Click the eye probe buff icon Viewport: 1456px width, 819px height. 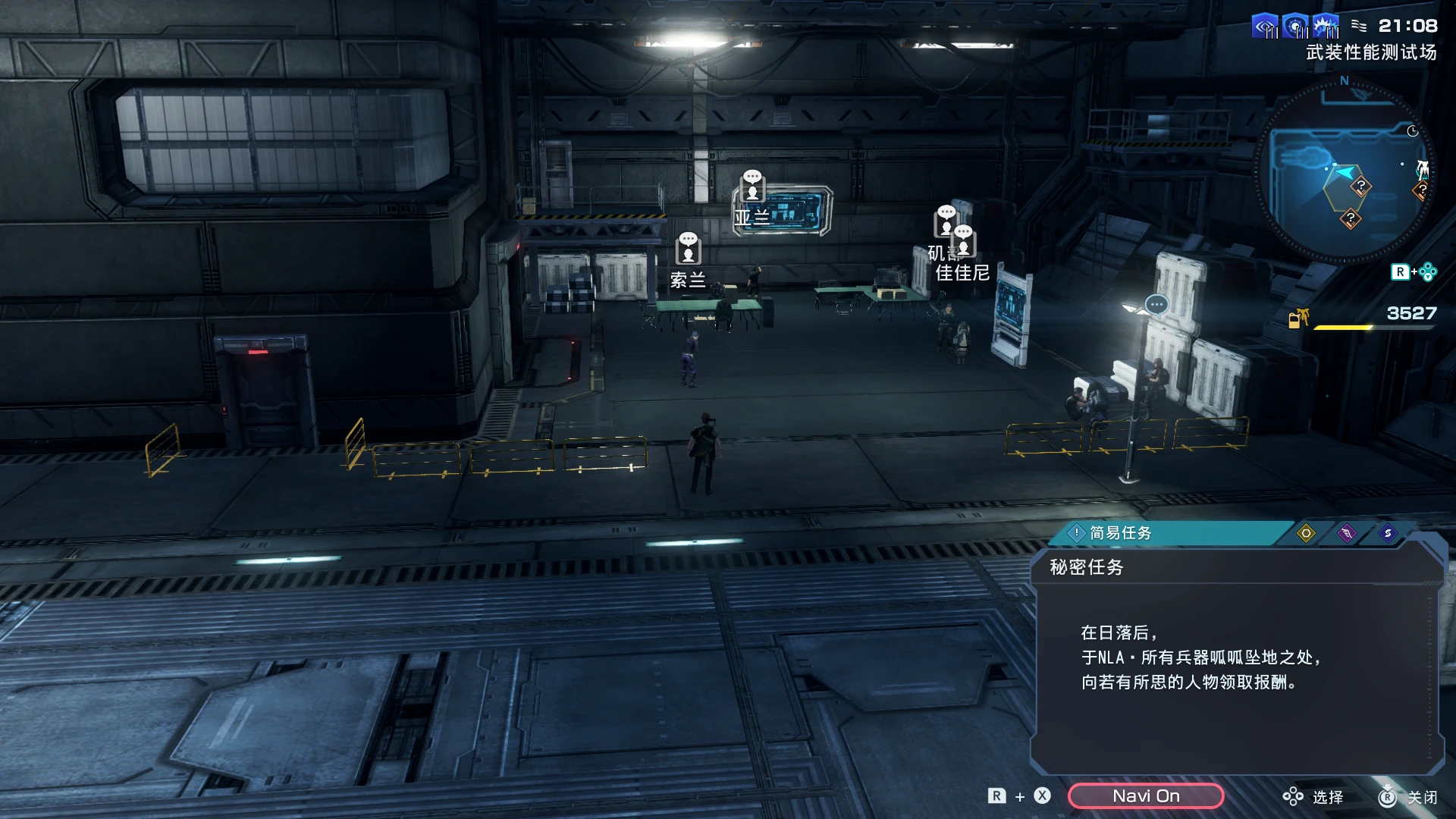click(x=1265, y=27)
